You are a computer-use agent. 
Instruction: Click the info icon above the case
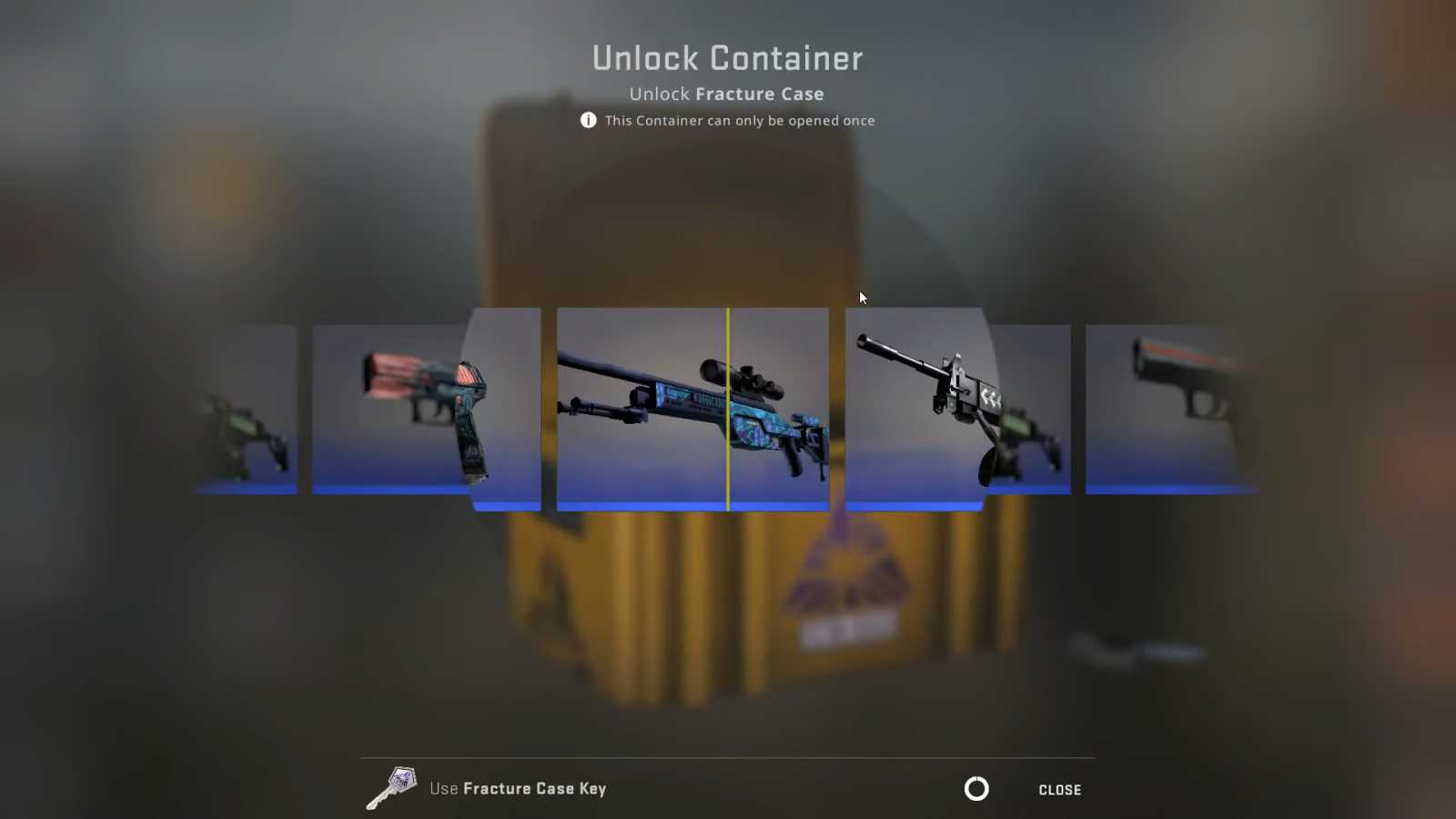[588, 120]
